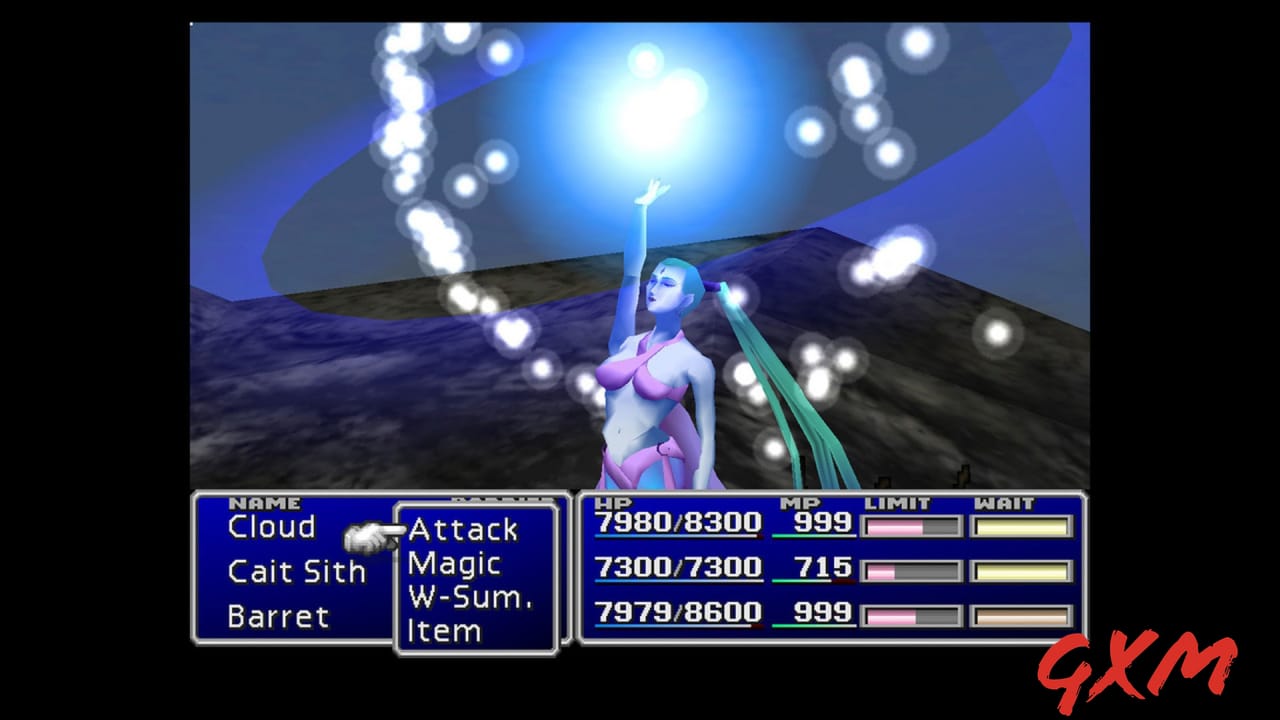Screen dimensions: 1280x720
Task: Click the WAIT column header
Action: click(1005, 501)
